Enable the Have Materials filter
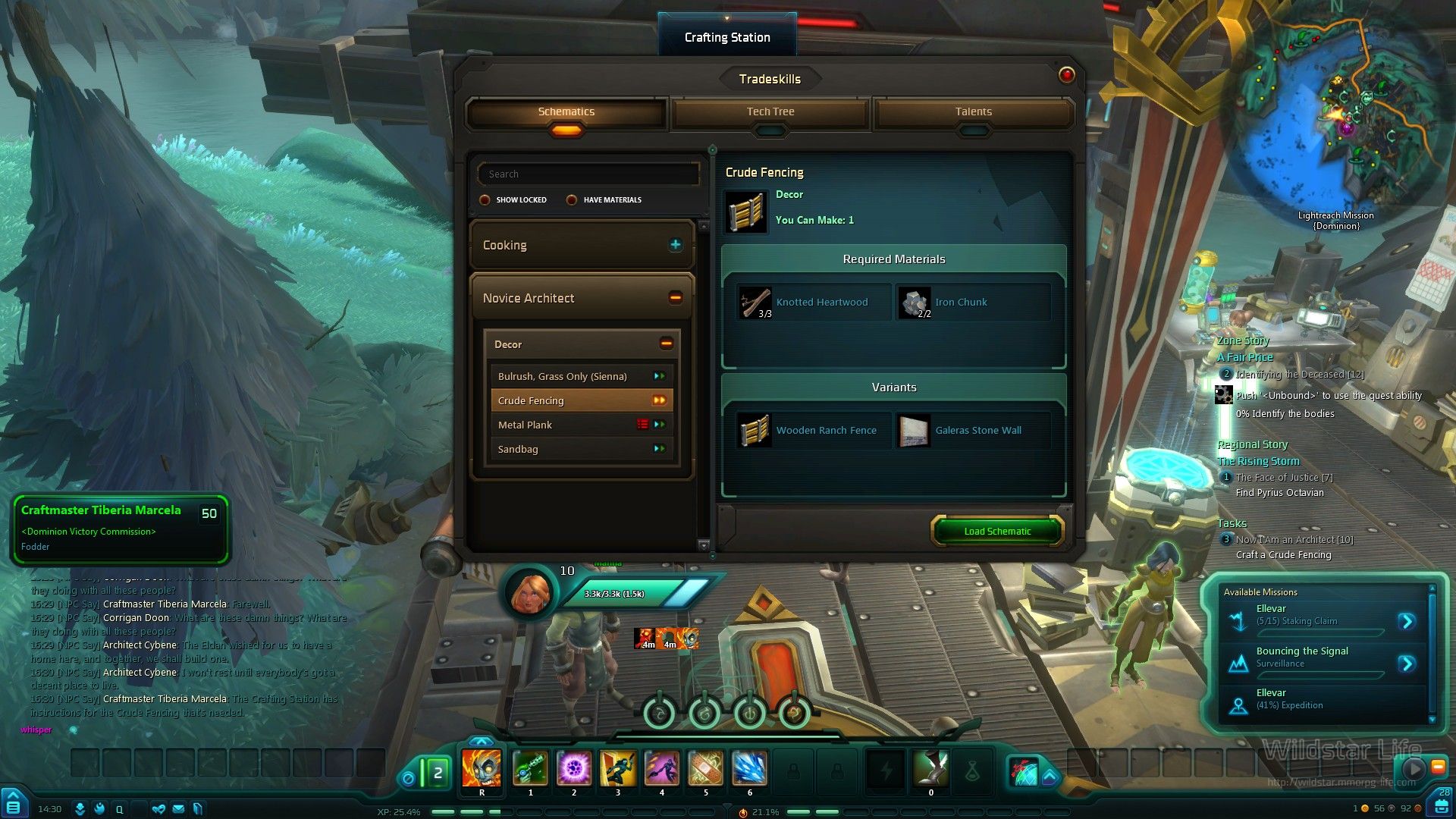Viewport: 1456px width, 819px height. click(x=572, y=200)
